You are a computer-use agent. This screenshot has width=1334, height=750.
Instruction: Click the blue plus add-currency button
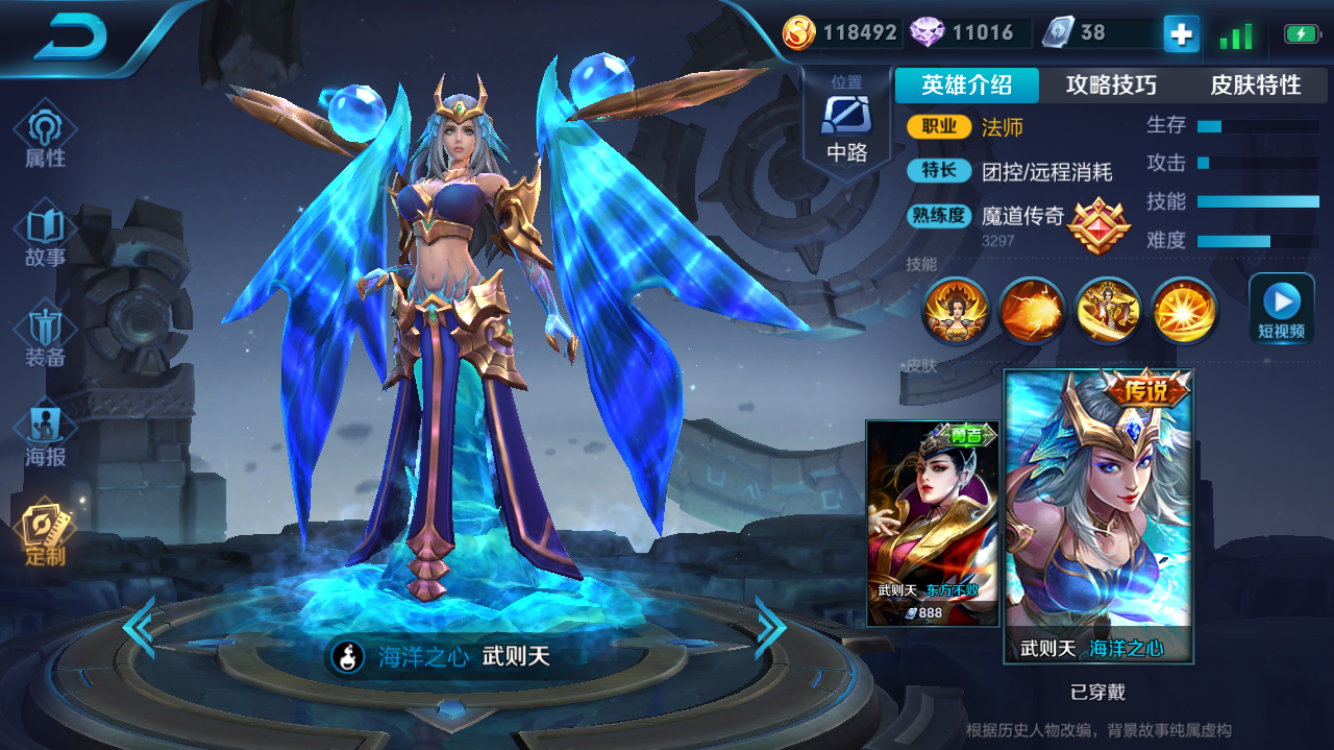(1181, 34)
